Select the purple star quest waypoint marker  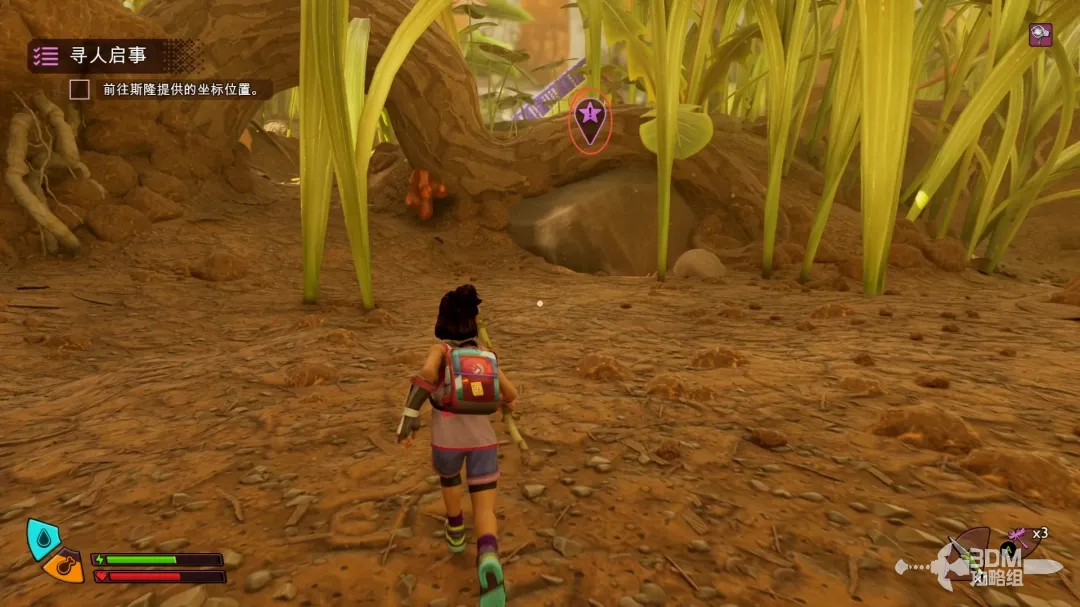(589, 118)
